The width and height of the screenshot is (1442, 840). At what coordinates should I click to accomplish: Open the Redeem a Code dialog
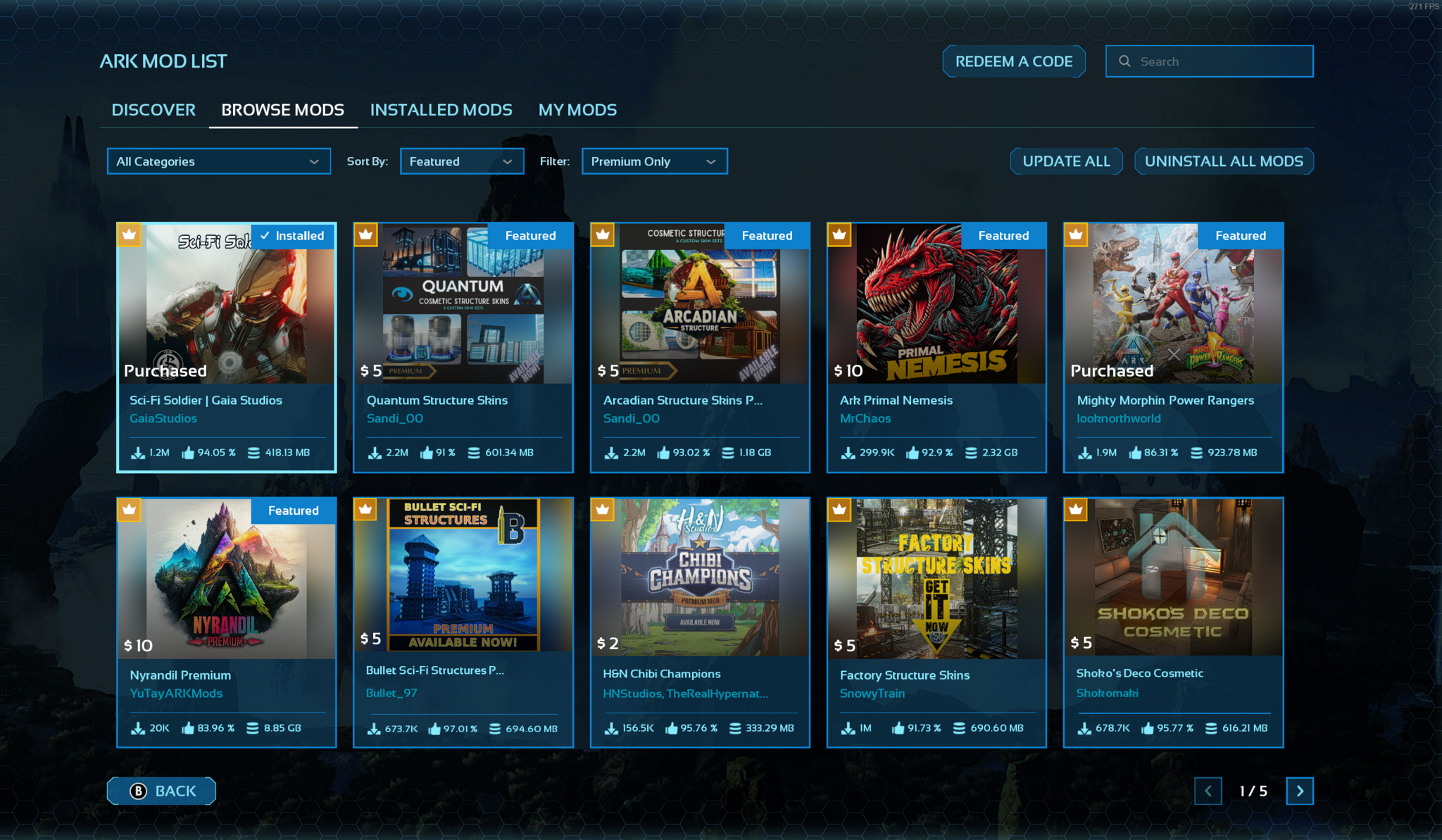tap(1013, 61)
